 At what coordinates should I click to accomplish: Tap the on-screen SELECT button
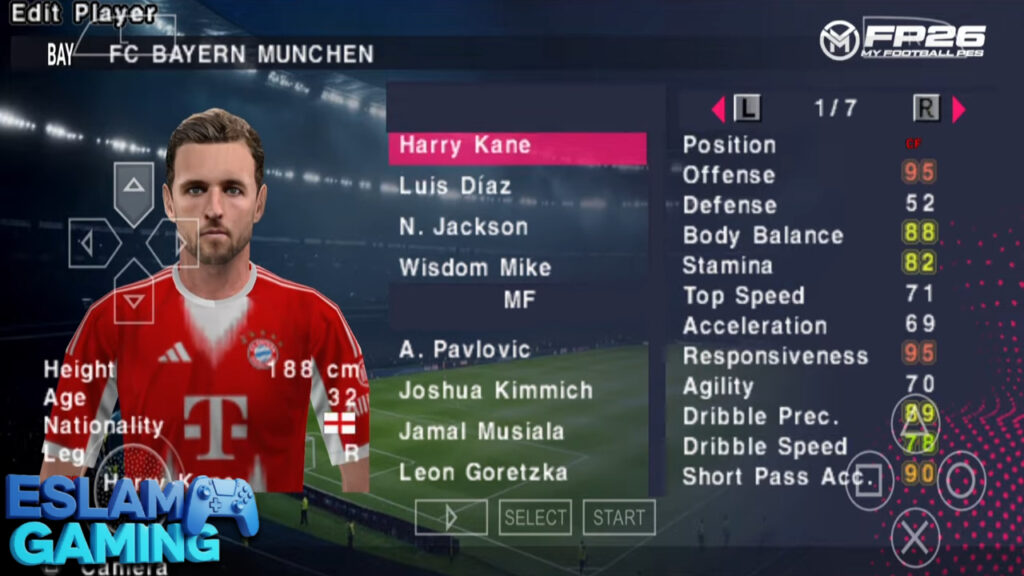pos(535,517)
